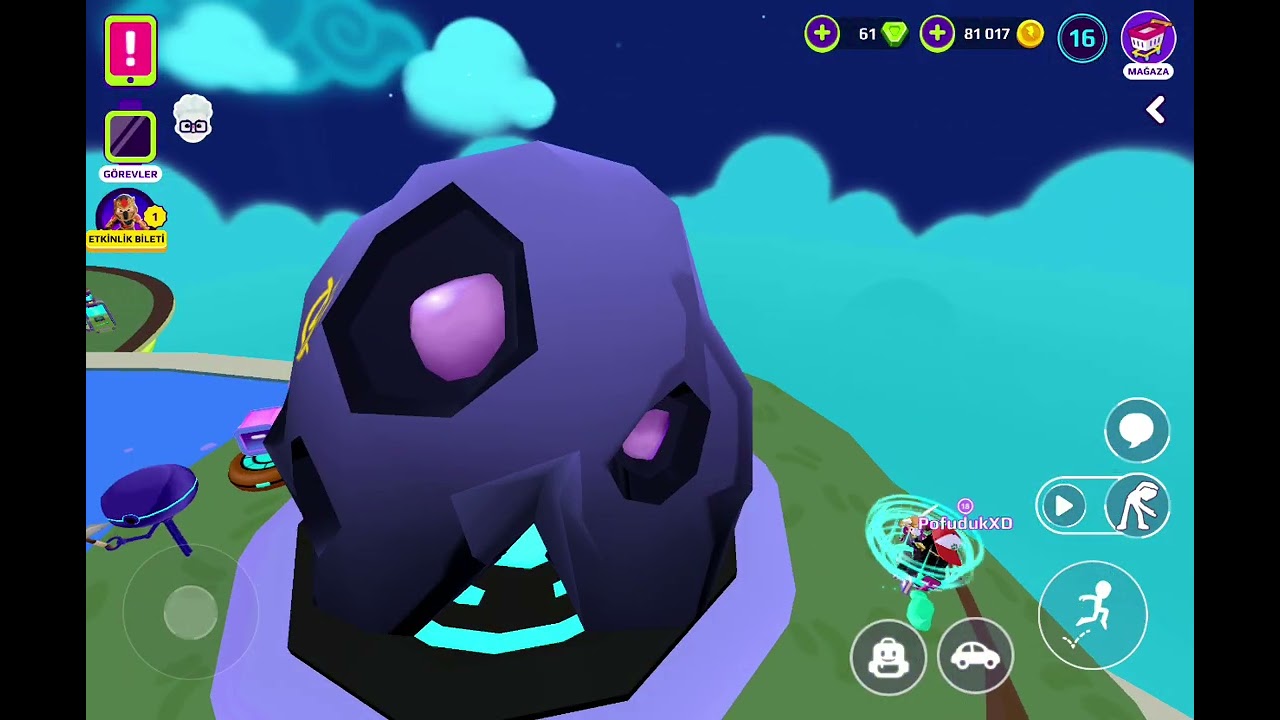Touch the virtual movement joystick
This screenshot has width=1280, height=720.
tap(190, 611)
